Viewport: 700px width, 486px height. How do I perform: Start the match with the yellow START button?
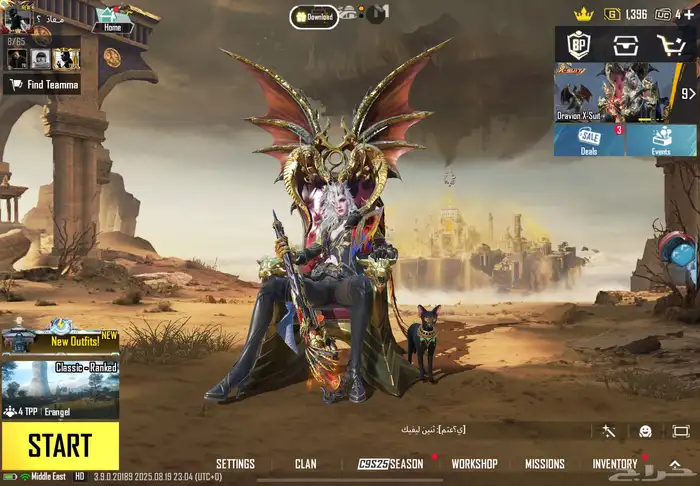(x=60, y=446)
